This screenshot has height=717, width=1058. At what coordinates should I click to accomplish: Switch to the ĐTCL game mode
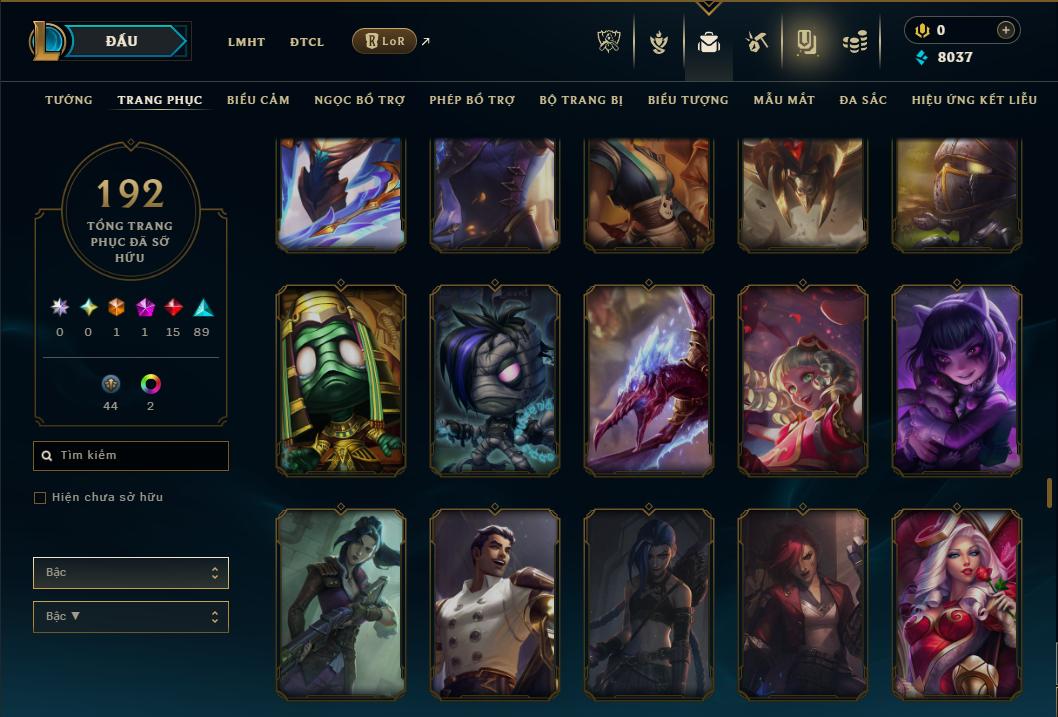pyautogui.click(x=307, y=42)
